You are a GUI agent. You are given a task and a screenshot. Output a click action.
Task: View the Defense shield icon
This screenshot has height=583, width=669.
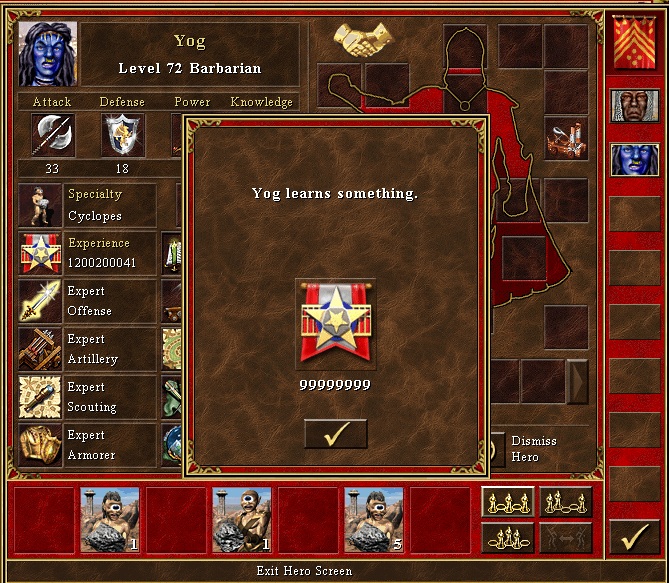(122, 134)
